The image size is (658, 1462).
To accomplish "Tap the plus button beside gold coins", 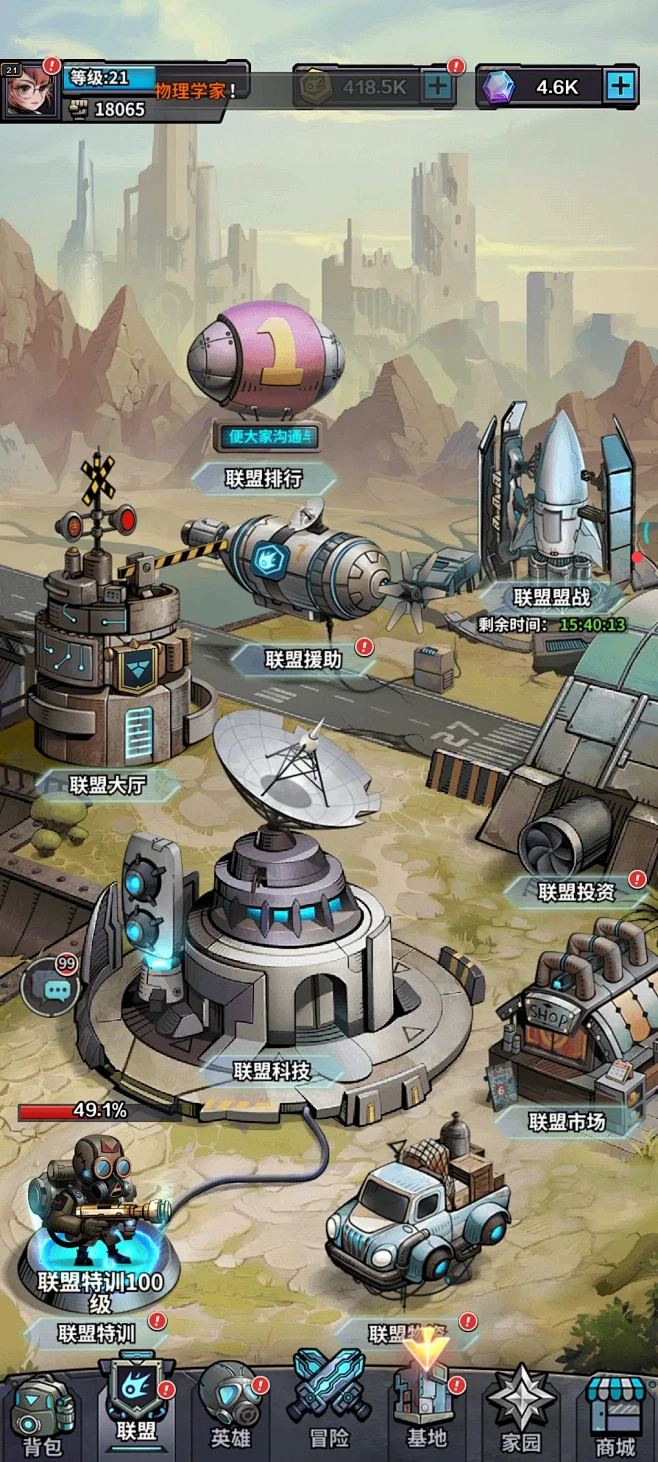I will tap(437, 87).
